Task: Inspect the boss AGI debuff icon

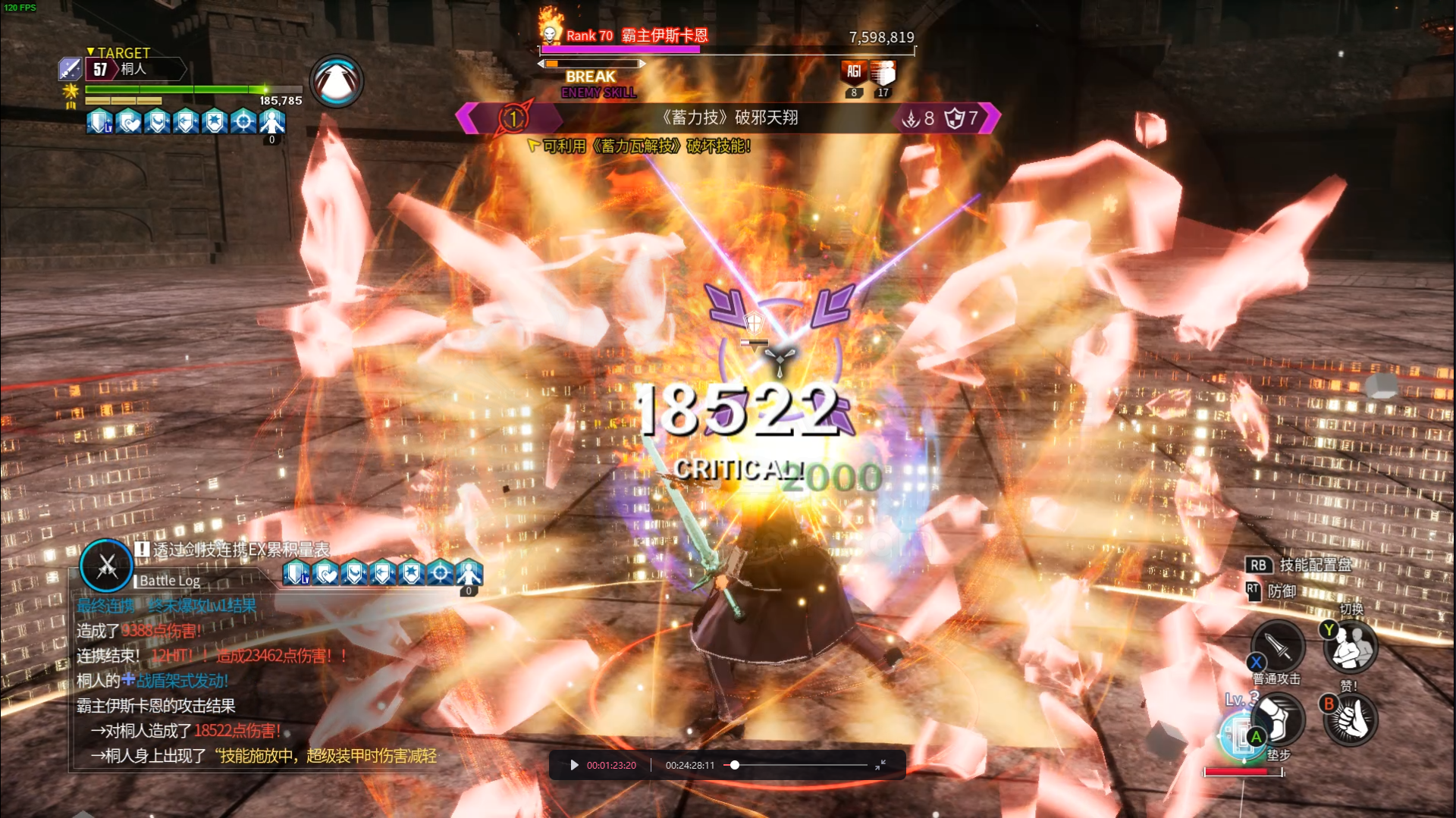Action: point(854,73)
